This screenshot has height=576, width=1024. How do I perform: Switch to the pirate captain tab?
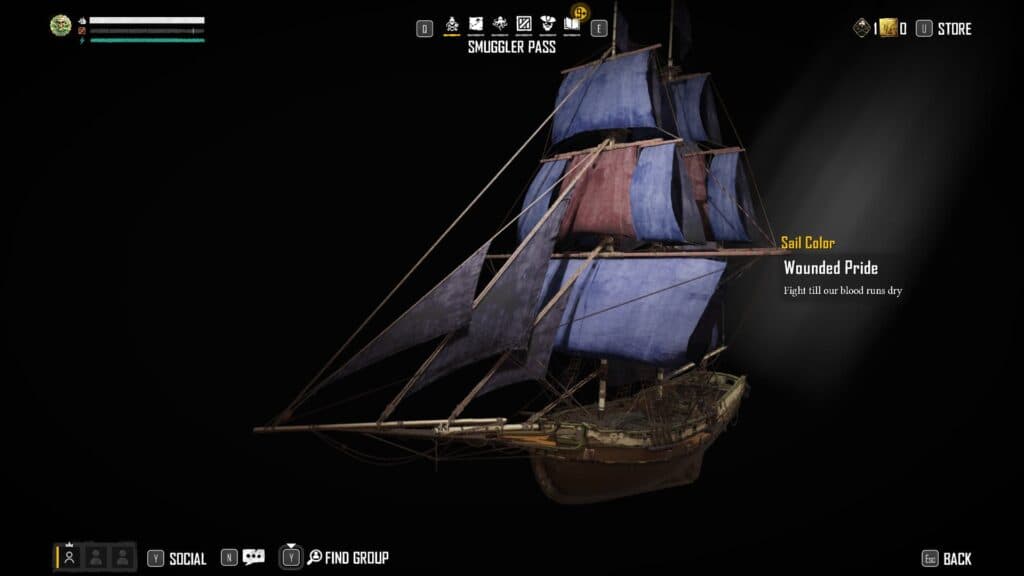click(x=547, y=24)
